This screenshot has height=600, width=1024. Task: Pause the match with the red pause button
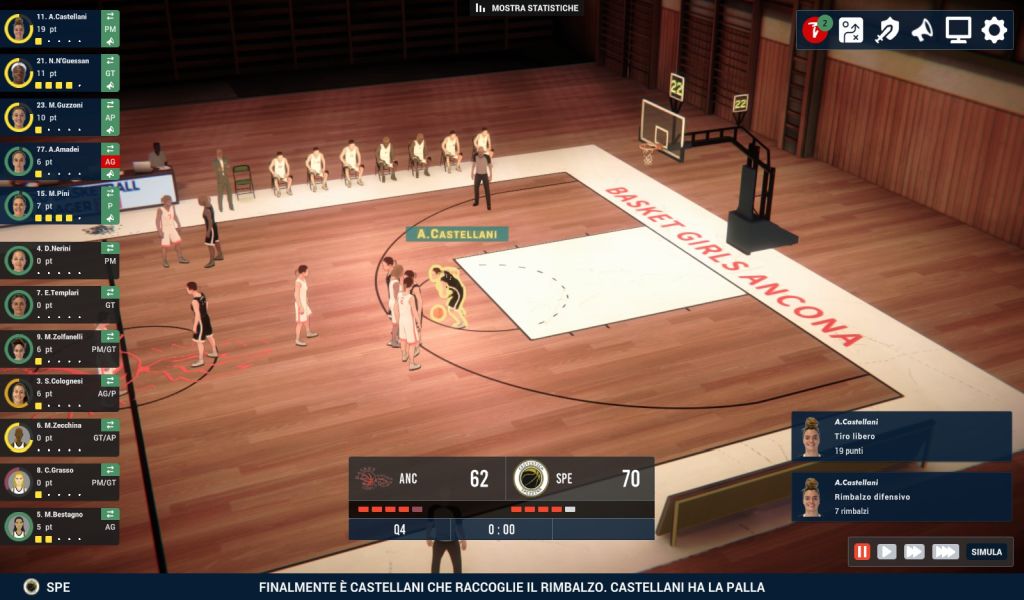point(862,551)
